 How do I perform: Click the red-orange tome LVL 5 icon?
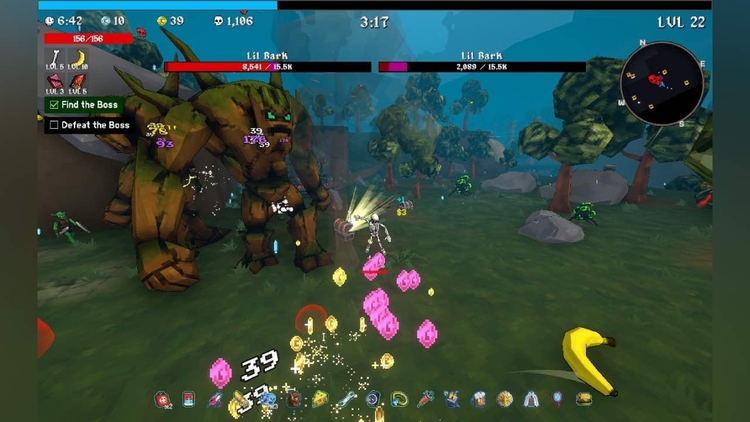click(77, 81)
